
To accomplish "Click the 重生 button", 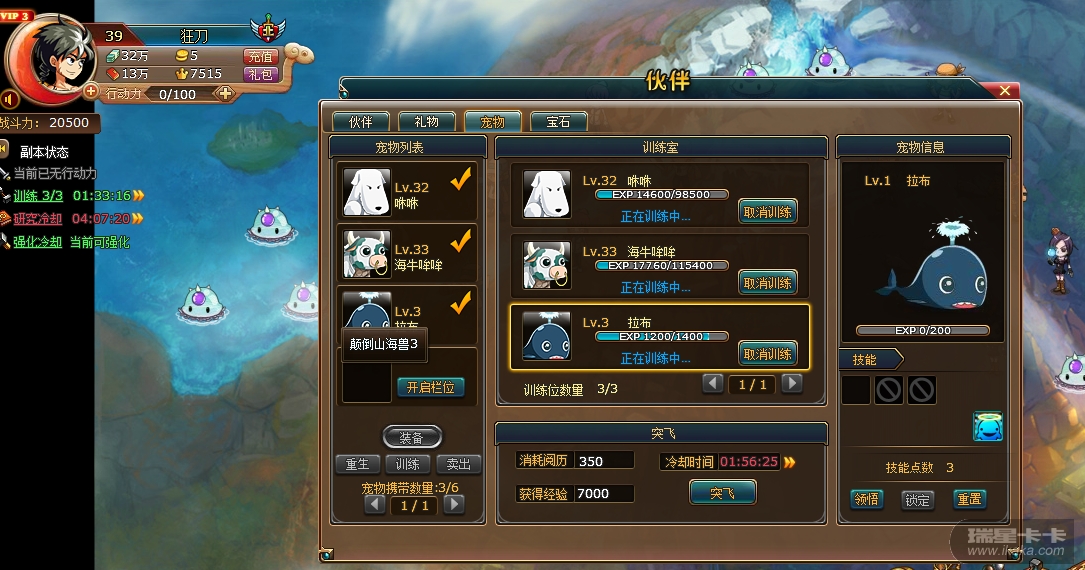I will tap(358, 465).
